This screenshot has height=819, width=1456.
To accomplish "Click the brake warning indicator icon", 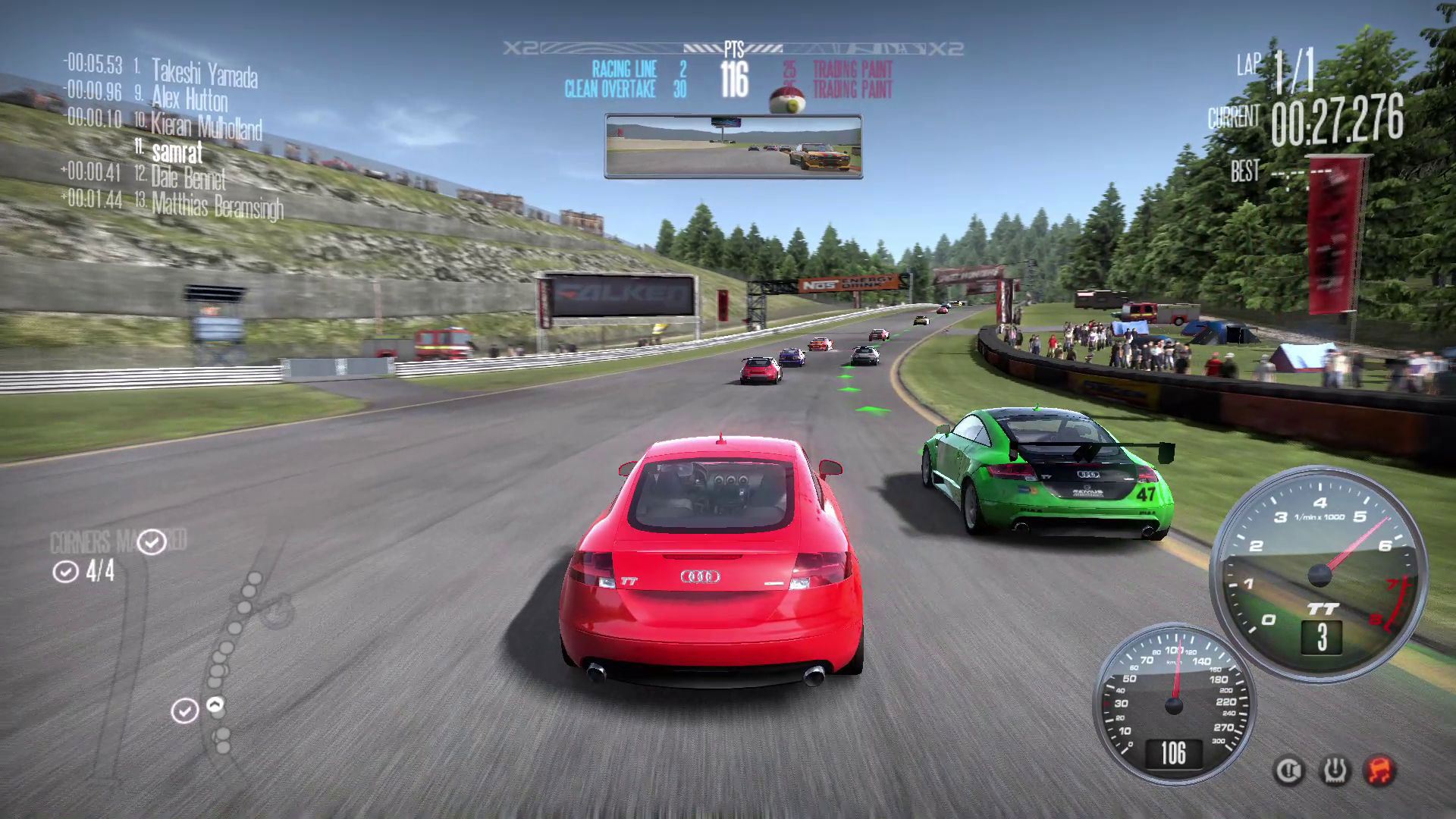I will pos(1288,770).
